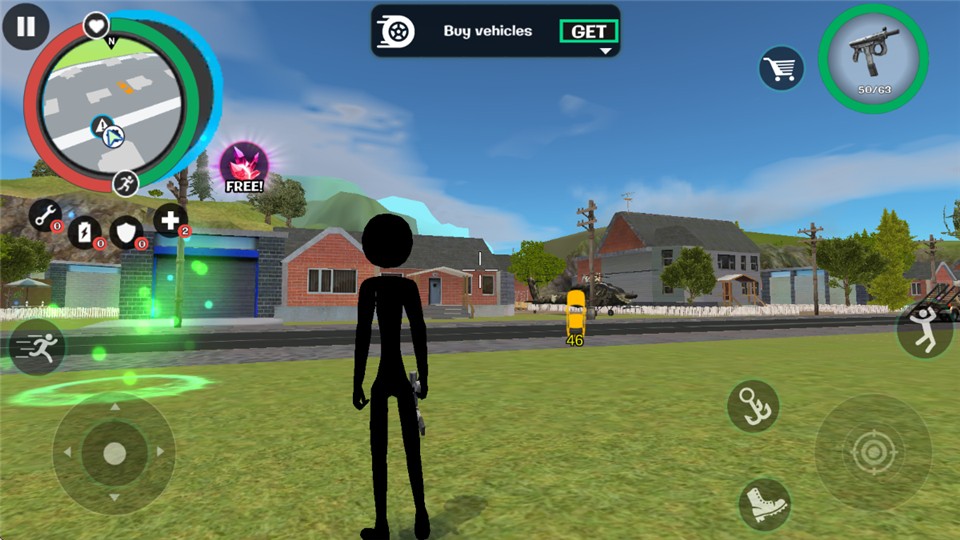Image resolution: width=960 pixels, height=540 pixels.
Task: Tap the green GET button
Action: pyautogui.click(x=588, y=31)
